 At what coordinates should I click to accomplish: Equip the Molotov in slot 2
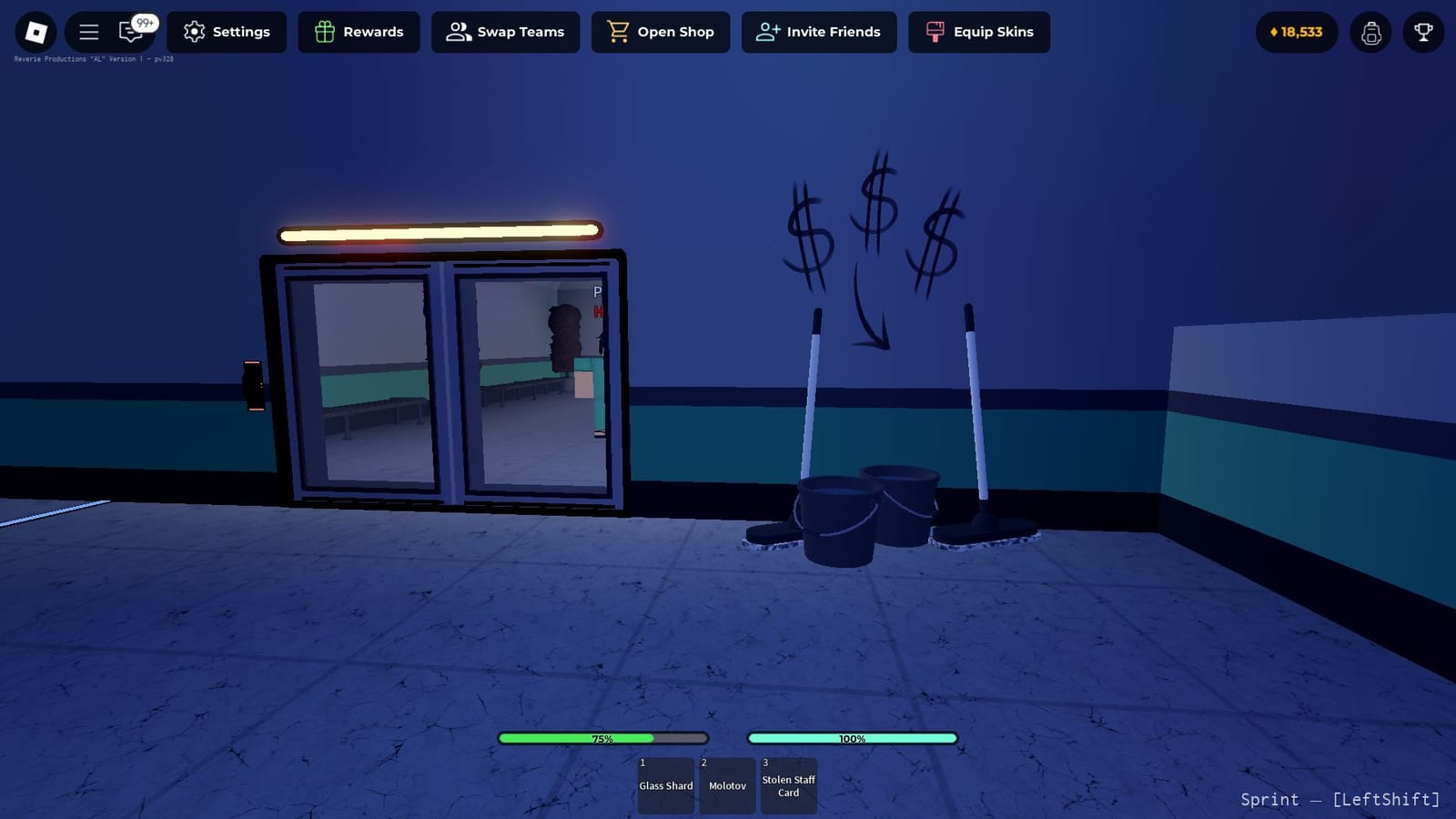(x=727, y=784)
